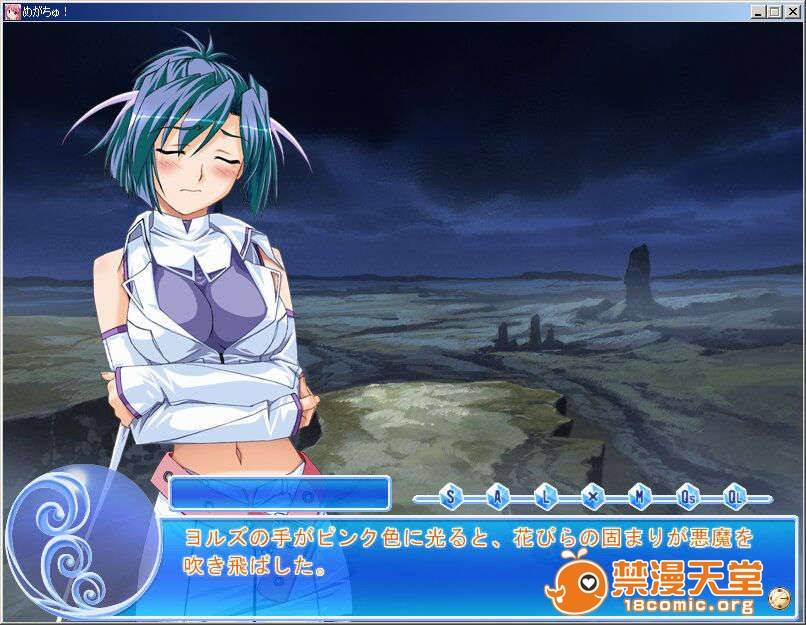Minimize the game window
Viewport: 806px width, 625px height.
pos(759,11)
